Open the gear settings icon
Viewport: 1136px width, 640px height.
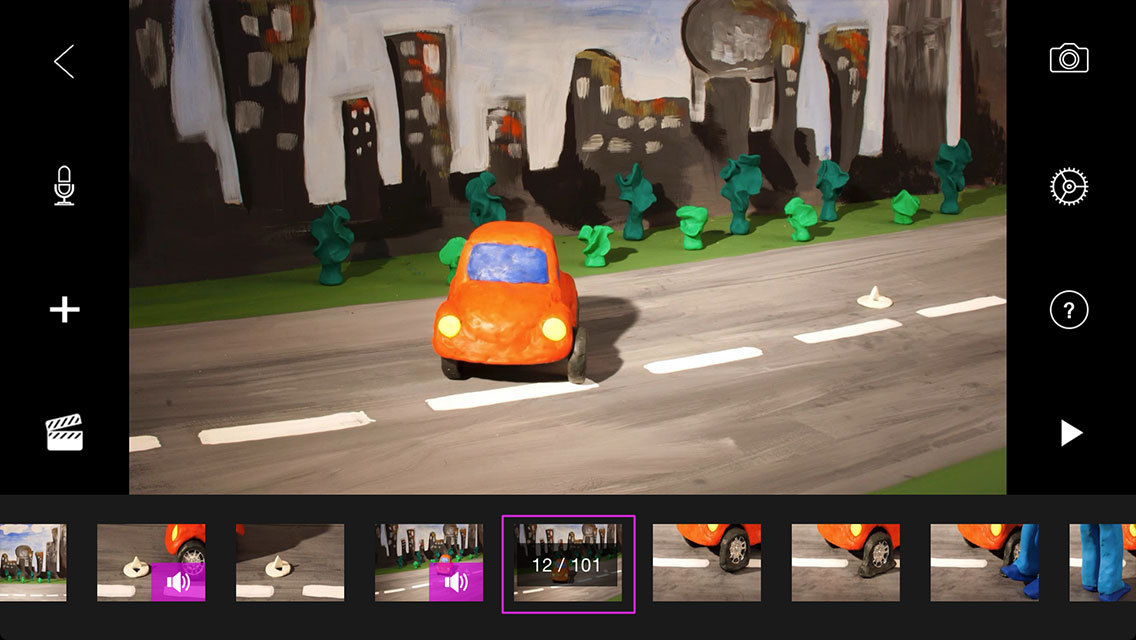tap(1069, 186)
